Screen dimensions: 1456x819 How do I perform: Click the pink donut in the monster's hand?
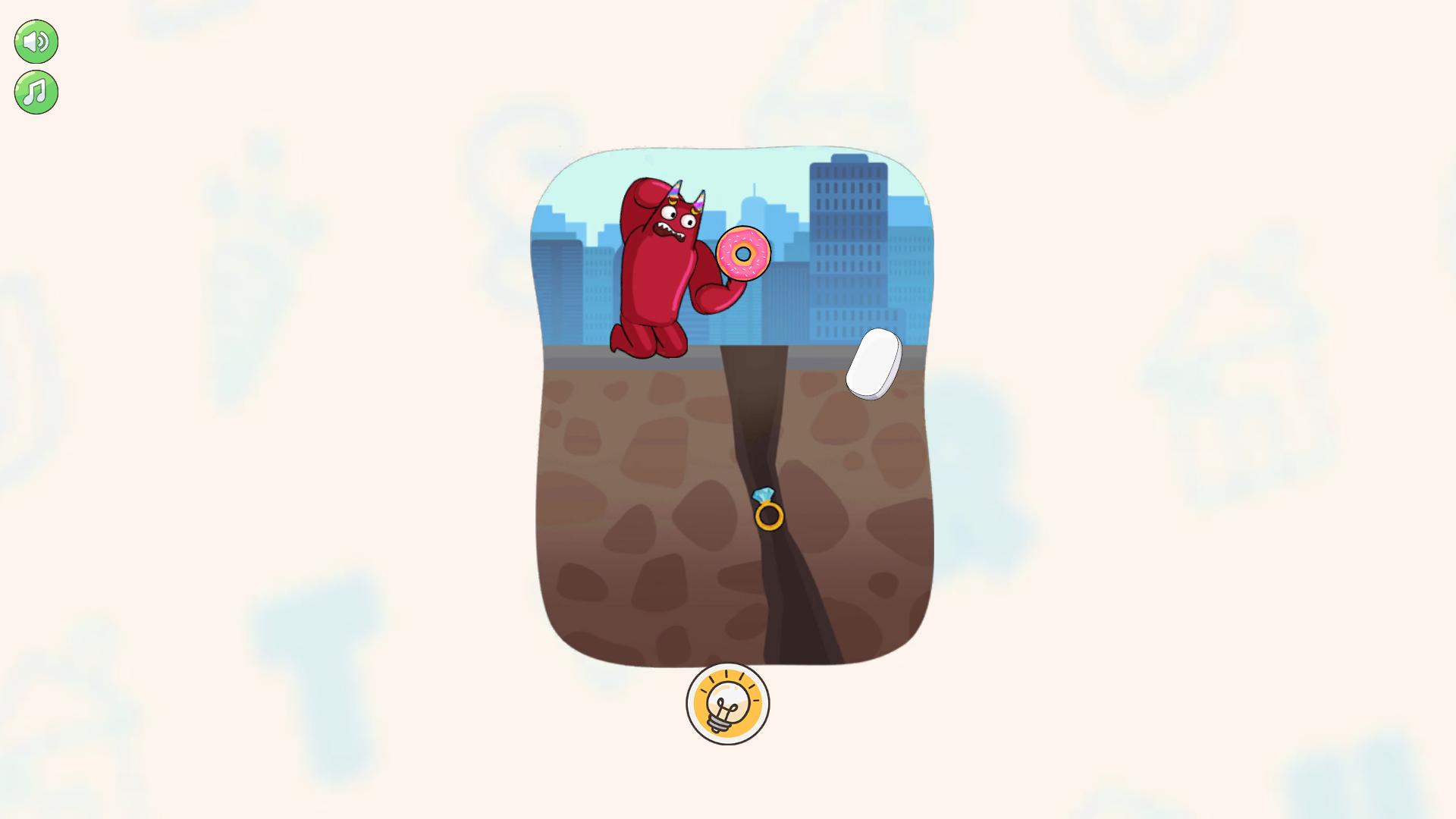(x=744, y=254)
